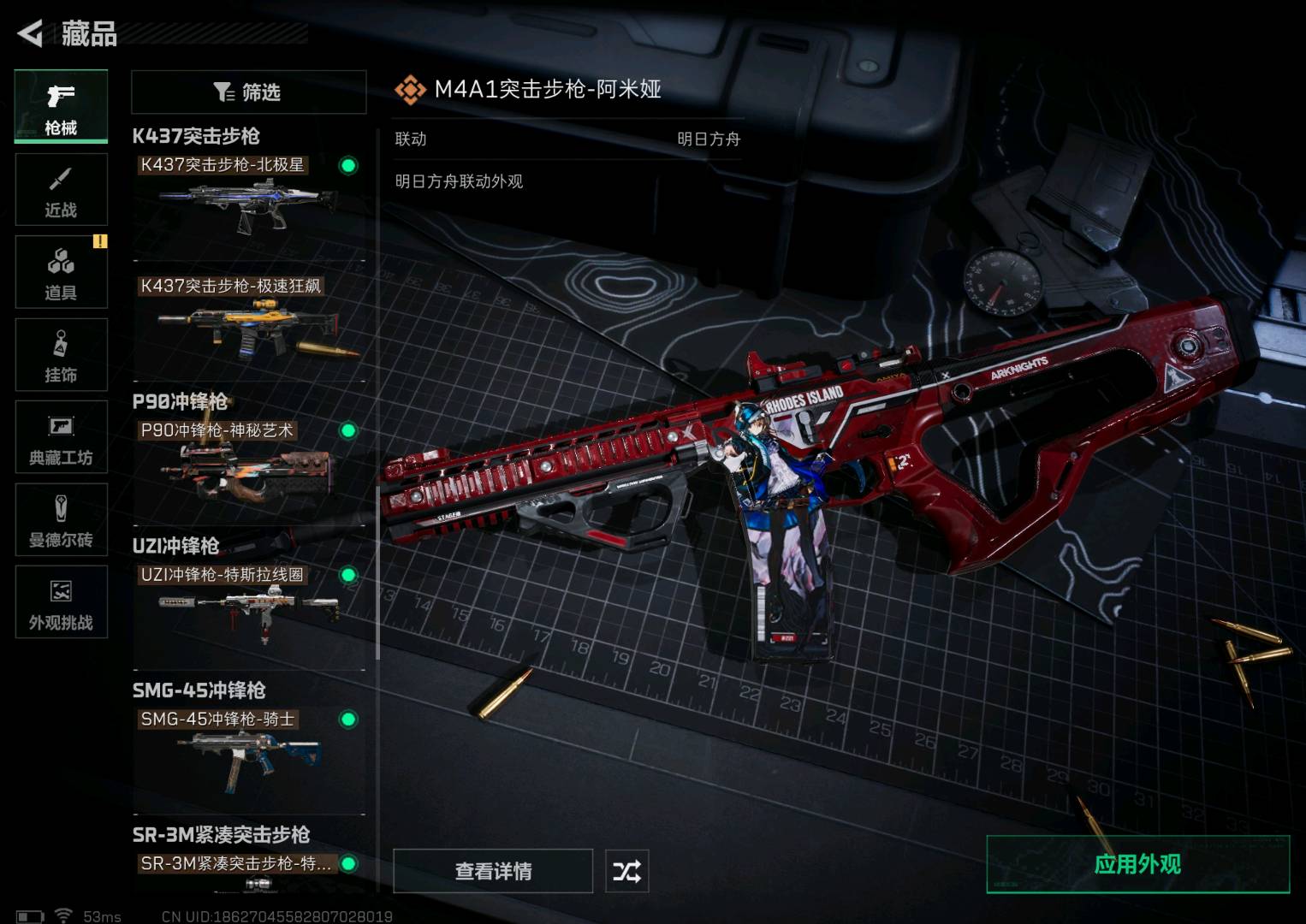The height and width of the screenshot is (924, 1306).
Task: Open the 外观挑战 appearance challenge tab
Action: coord(61,602)
